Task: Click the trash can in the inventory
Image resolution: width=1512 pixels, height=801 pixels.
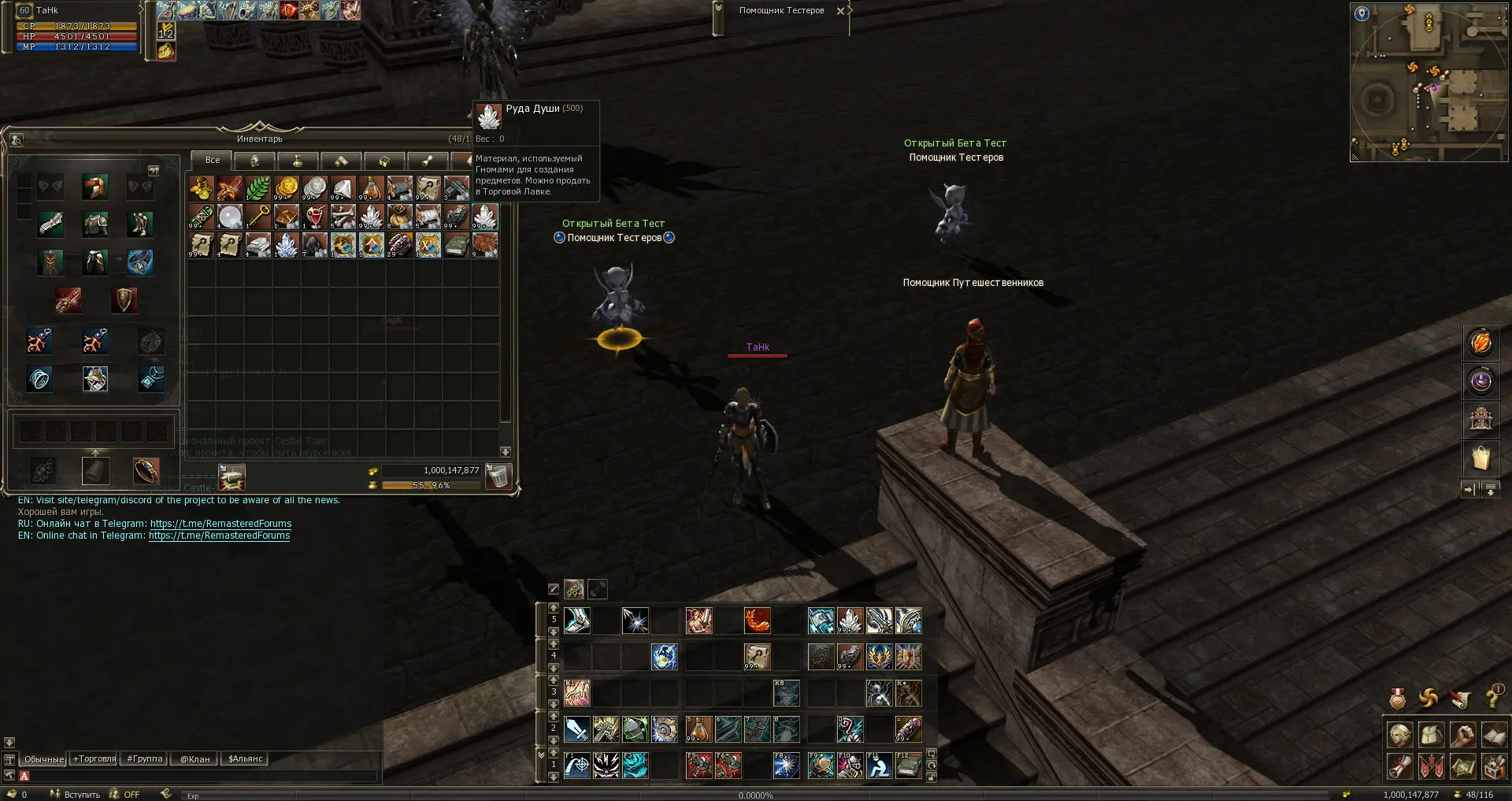Action: tap(498, 476)
